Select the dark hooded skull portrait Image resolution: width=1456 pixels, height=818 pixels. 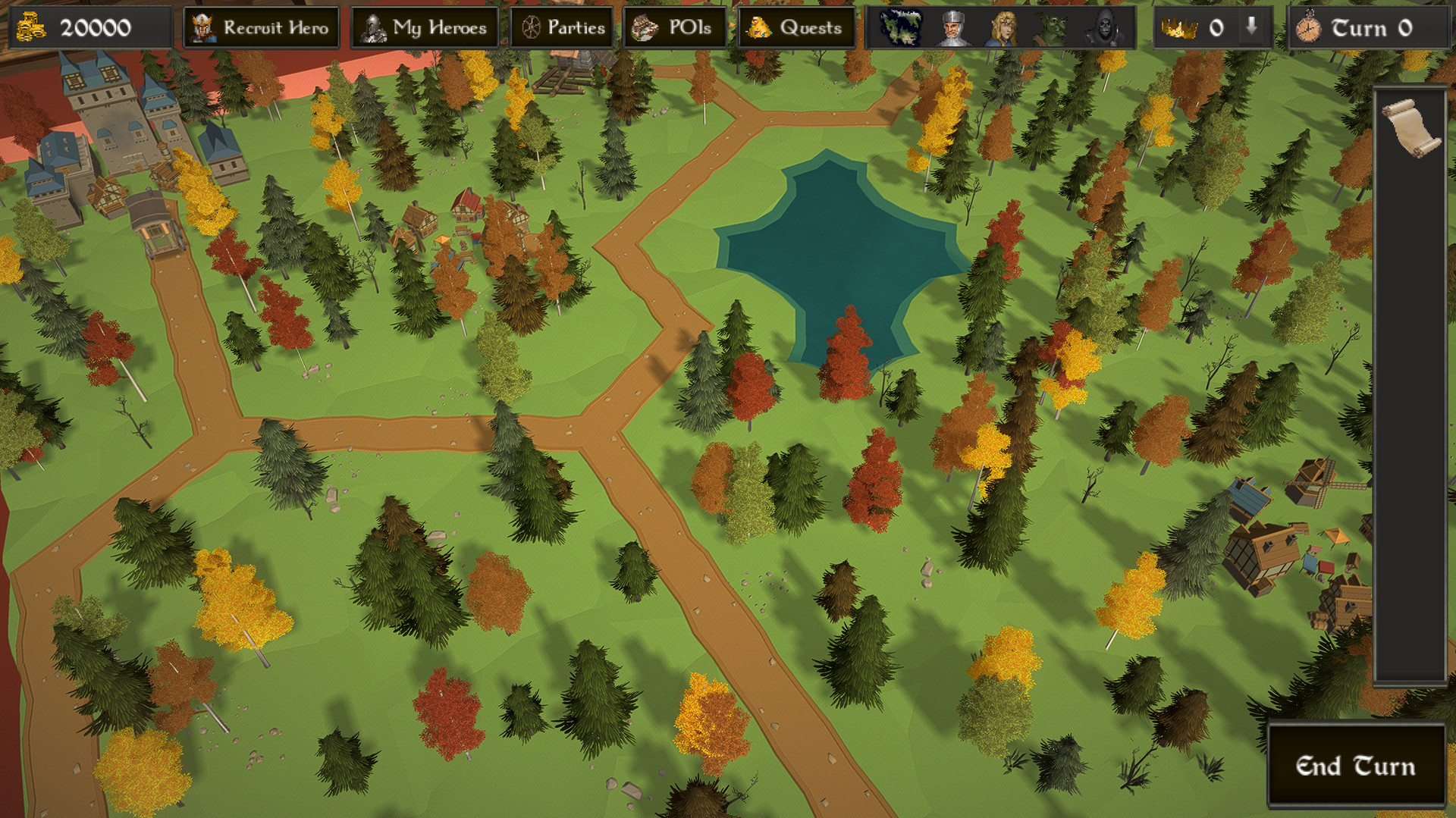click(x=1102, y=28)
